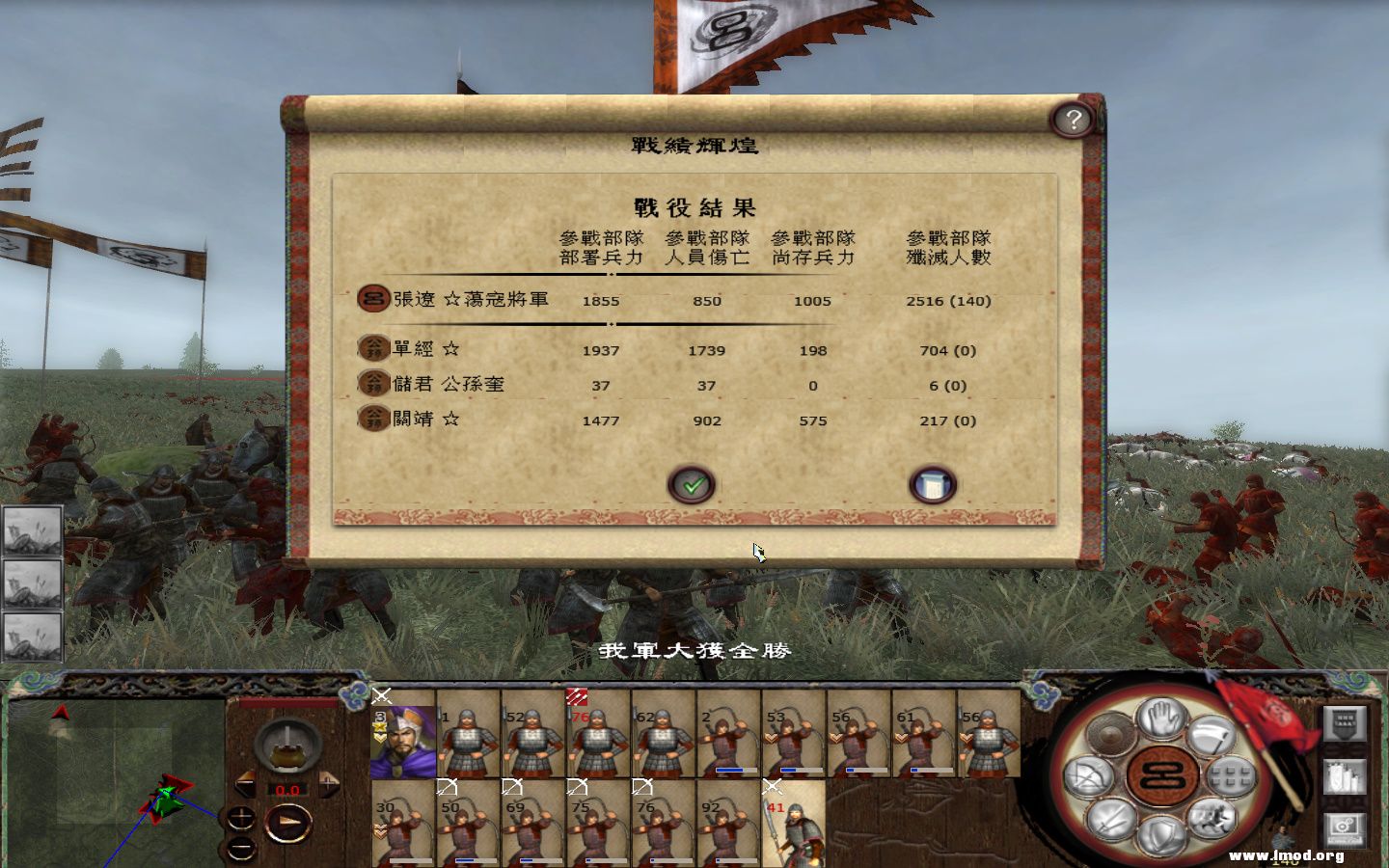This screenshot has width=1389, height=868.
Task: Increase game speed with the plus arrow
Action: [x=329, y=783]
